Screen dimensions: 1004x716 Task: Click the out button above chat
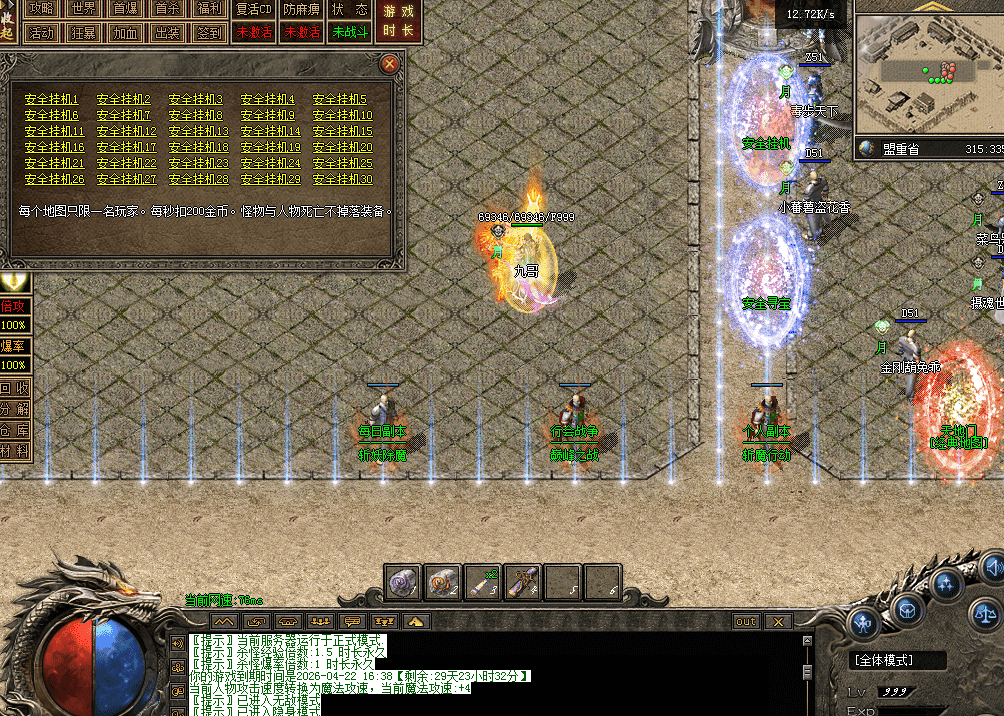746,622
